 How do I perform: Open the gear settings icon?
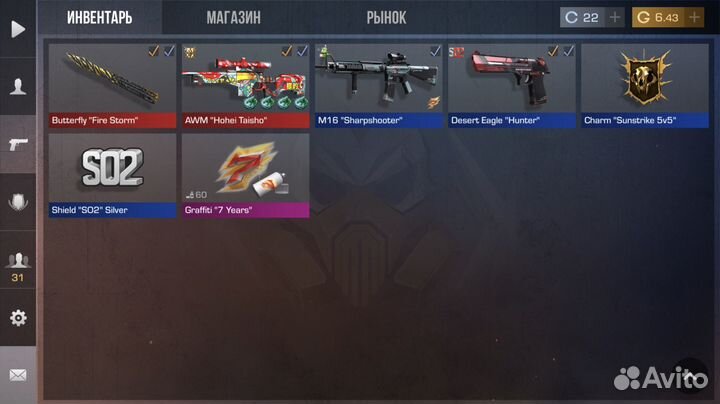18,318
